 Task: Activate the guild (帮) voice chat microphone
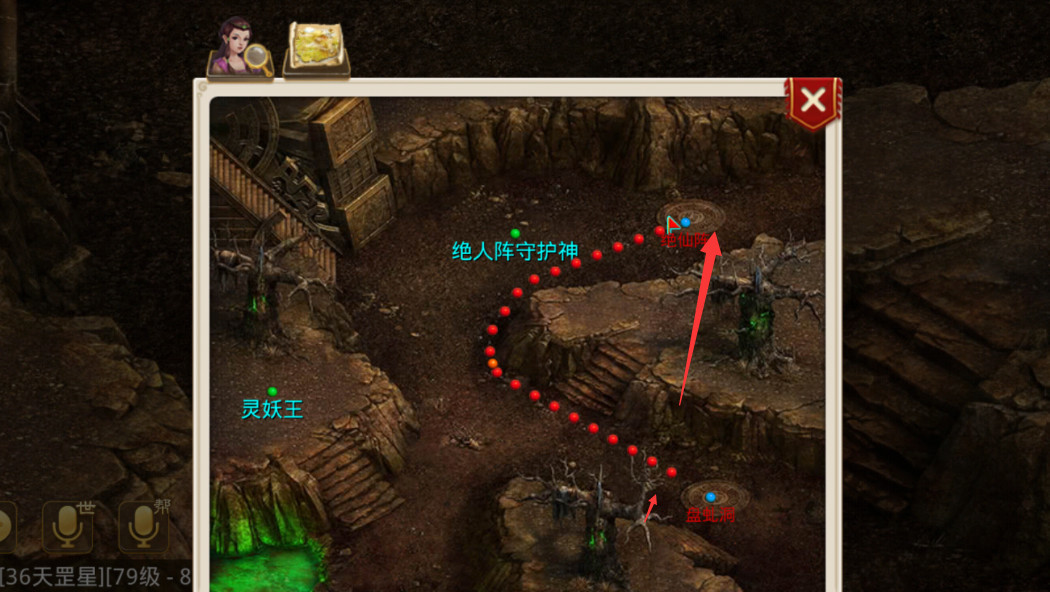[x=144, y=526]
